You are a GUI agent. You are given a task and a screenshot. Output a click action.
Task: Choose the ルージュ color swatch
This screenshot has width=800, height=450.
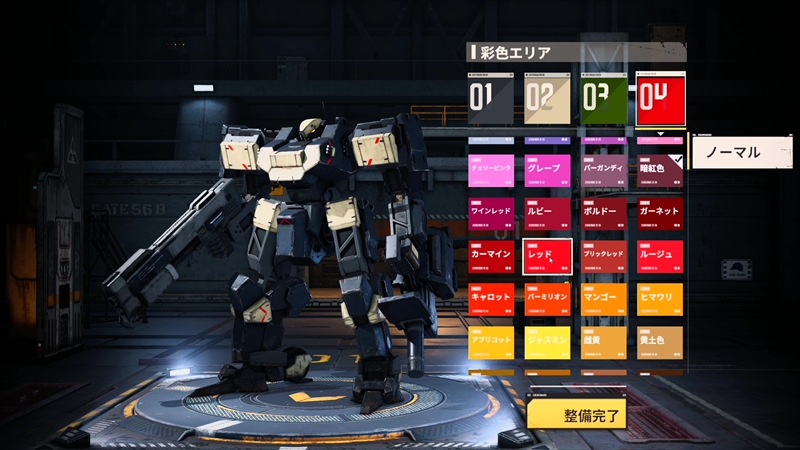click(x=660, y=255)
